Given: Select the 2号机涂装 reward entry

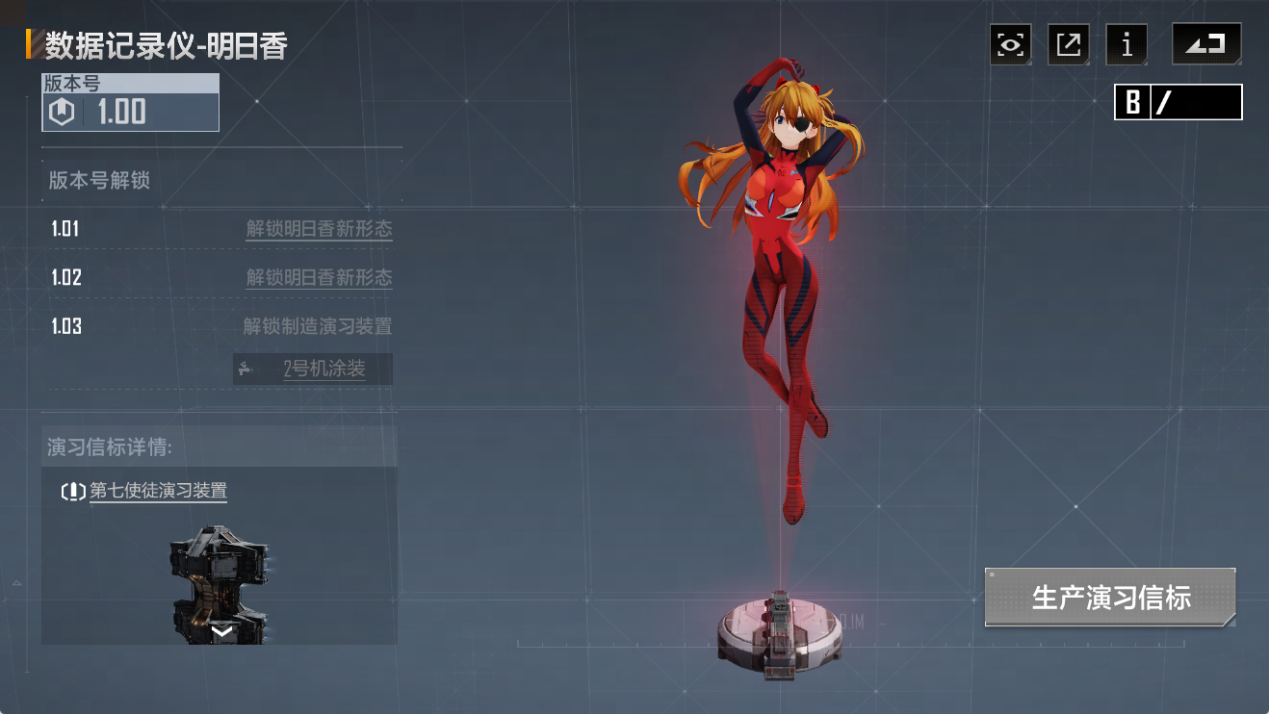Looking at the screenshot, I should click(313, 369).
